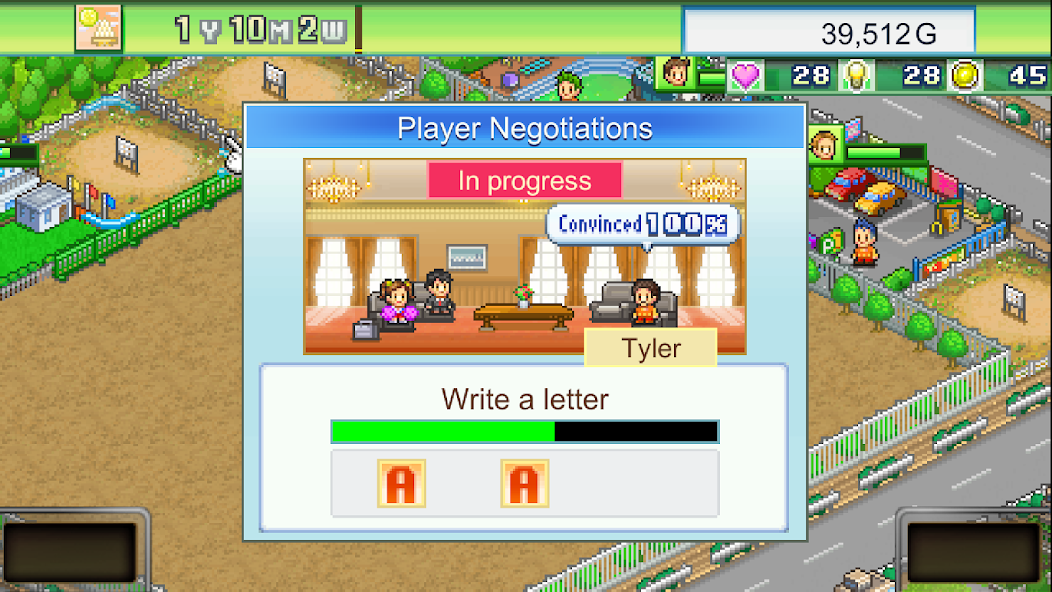Select the pink heart stat icon
1052x592 pixels.
pos(745,76)
